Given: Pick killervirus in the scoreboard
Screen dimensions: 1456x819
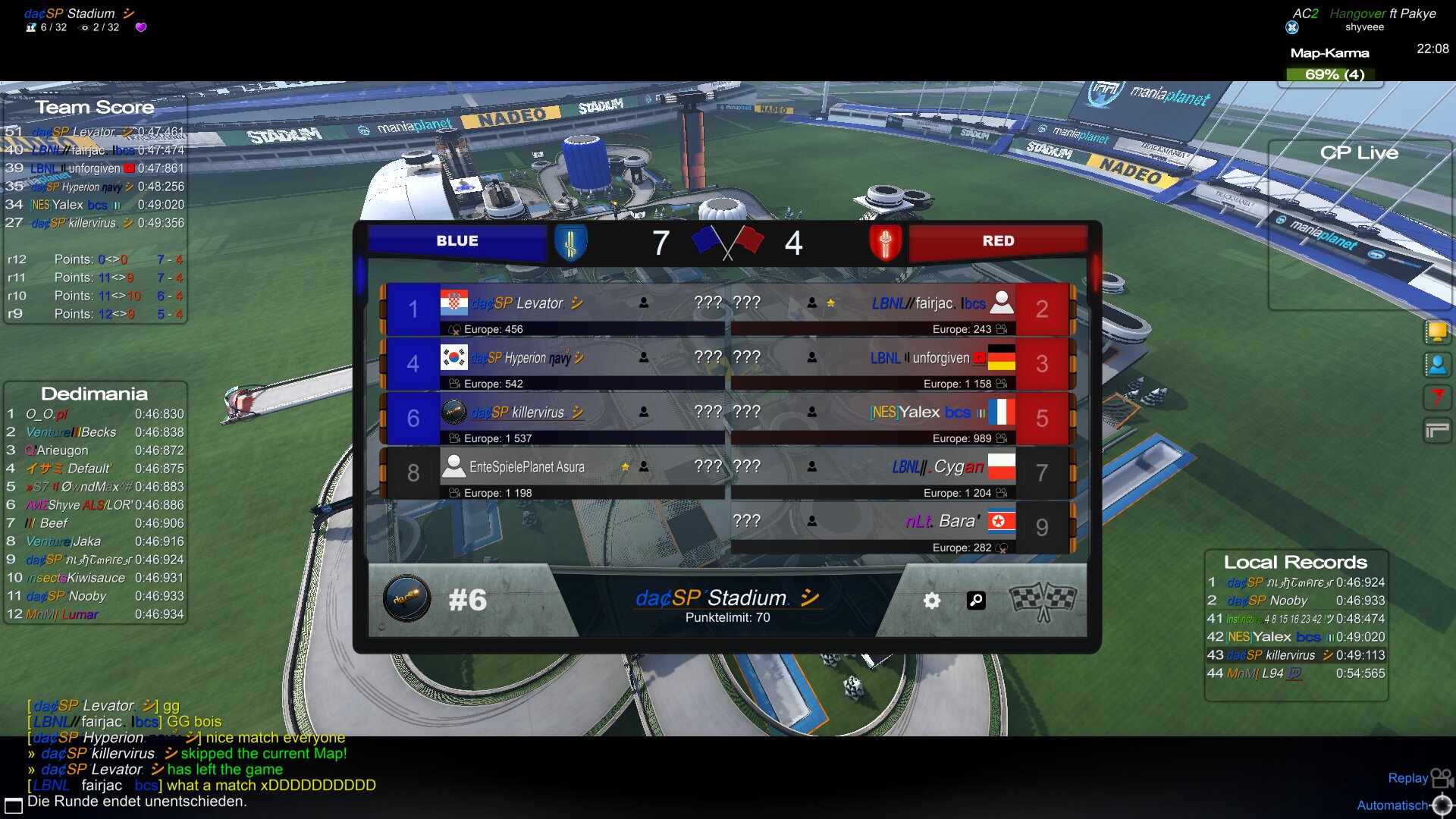Looking at the screenshot, I should 554,419.
